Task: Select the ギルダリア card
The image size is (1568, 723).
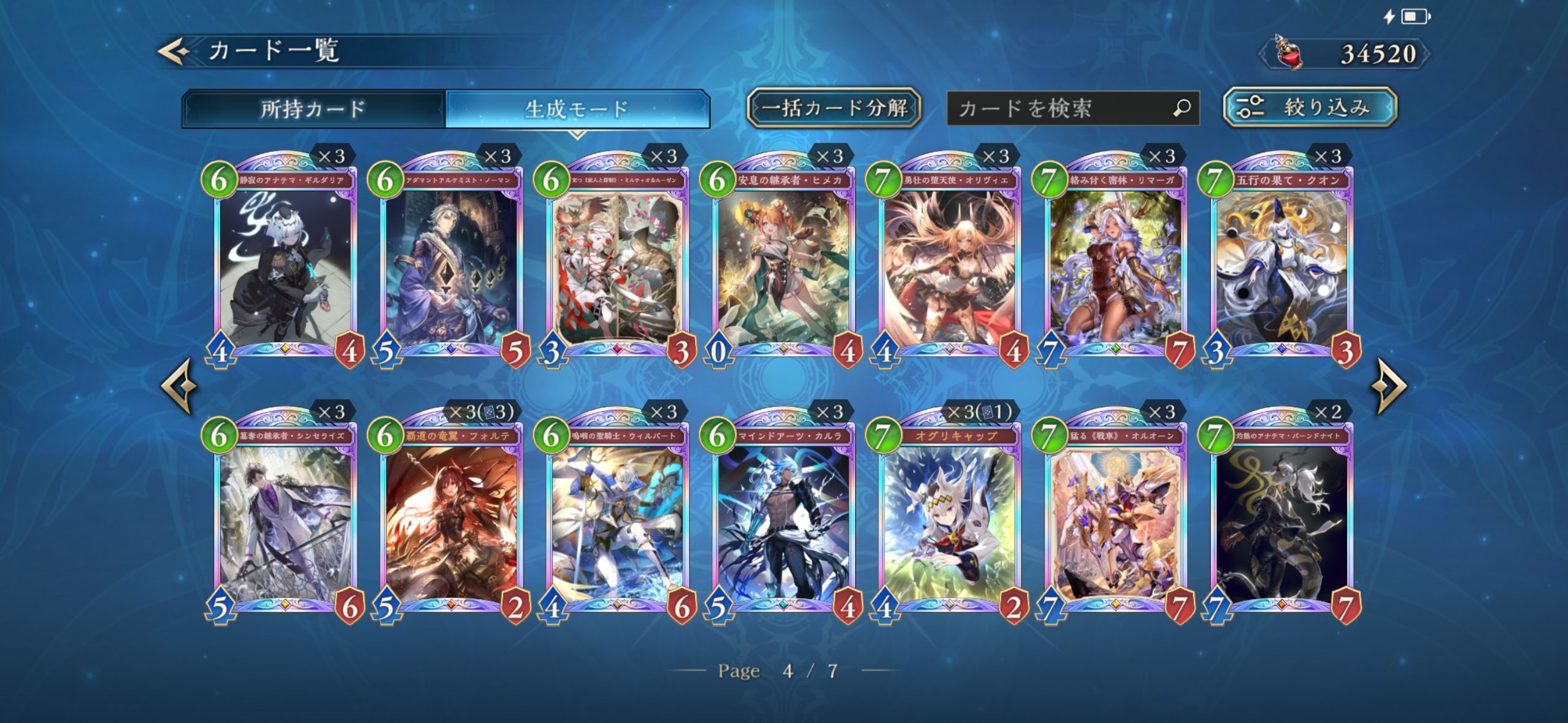Action: (x=285, y=264)
